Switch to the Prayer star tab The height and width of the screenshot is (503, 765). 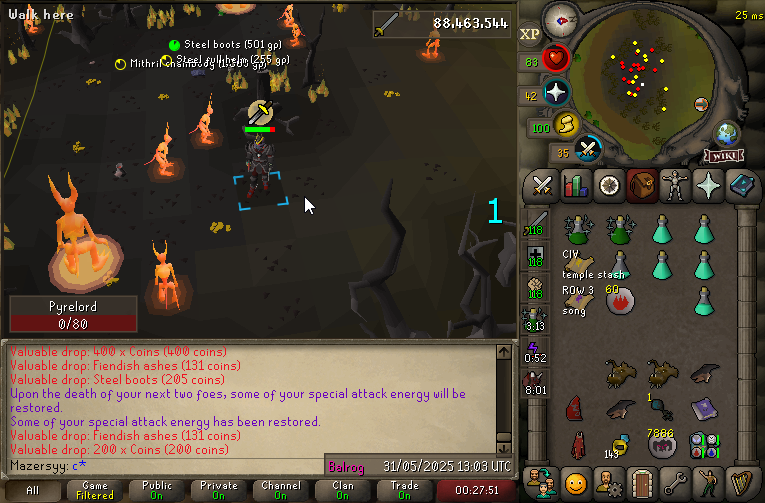(707, 185)
